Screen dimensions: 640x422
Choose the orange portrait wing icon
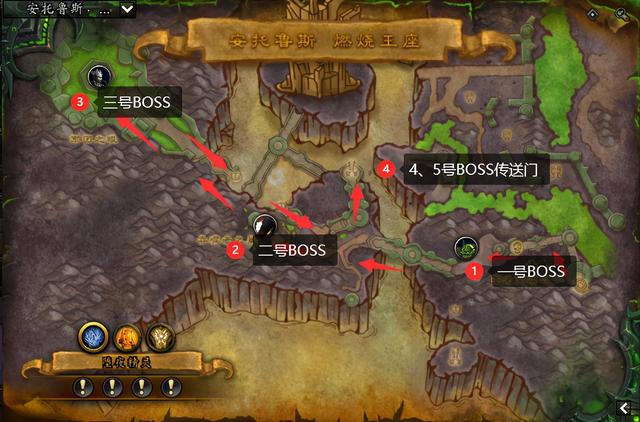pyautogui.click(x=126, y=338)
